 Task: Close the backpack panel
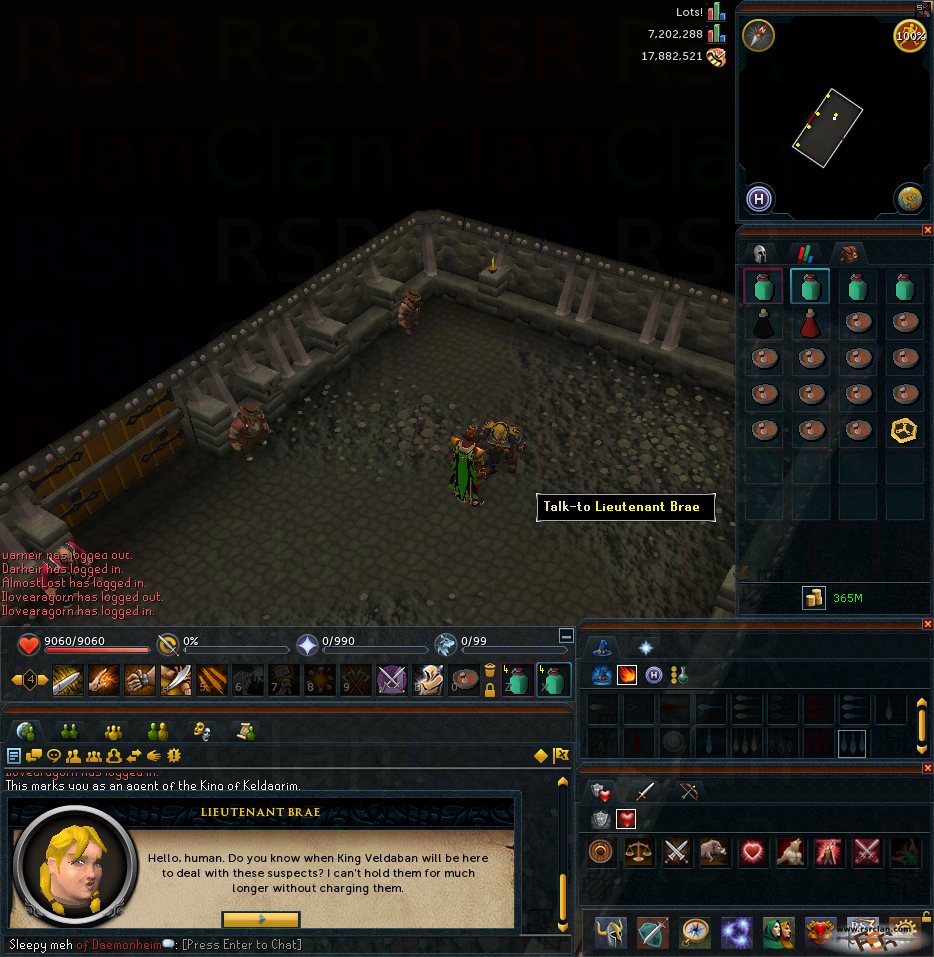(x=927, y=230)
